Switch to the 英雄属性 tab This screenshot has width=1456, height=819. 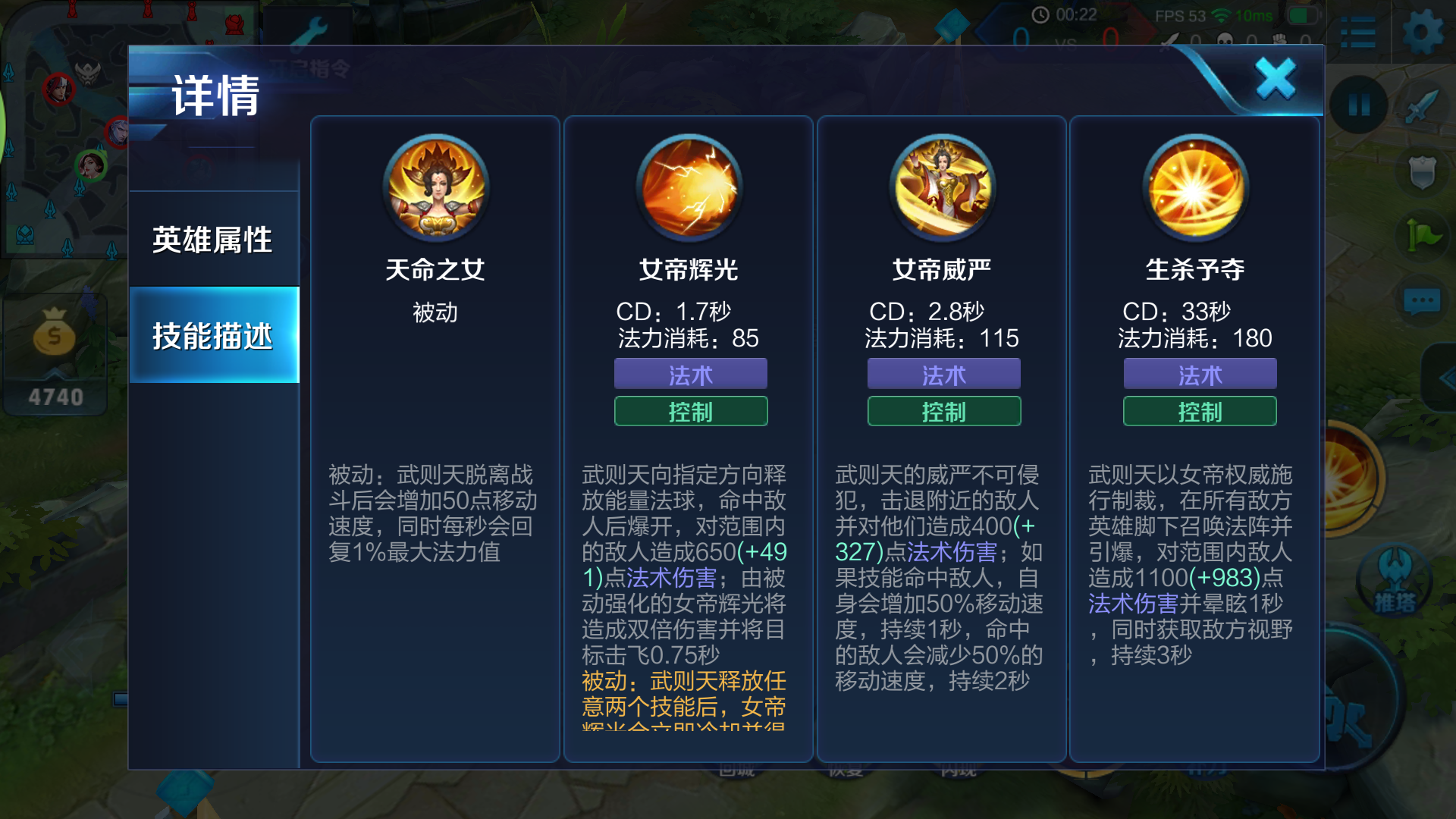tap(214, 239)
